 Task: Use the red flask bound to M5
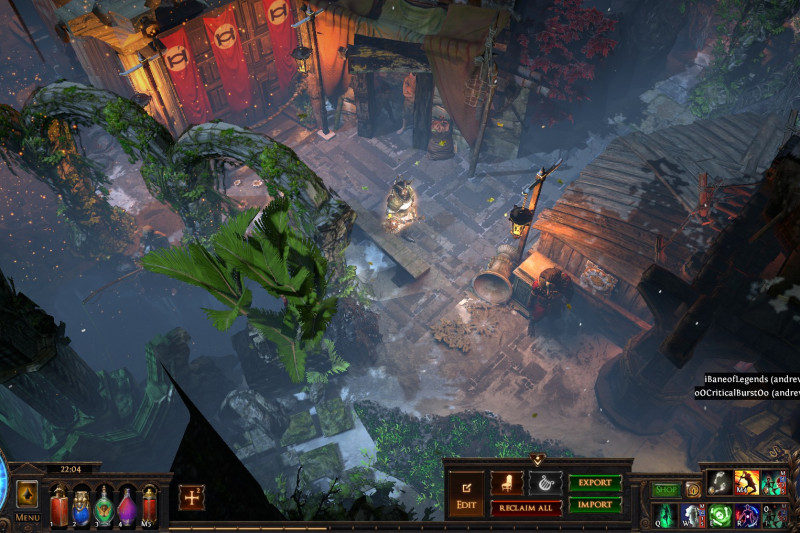tap(150, 505)
